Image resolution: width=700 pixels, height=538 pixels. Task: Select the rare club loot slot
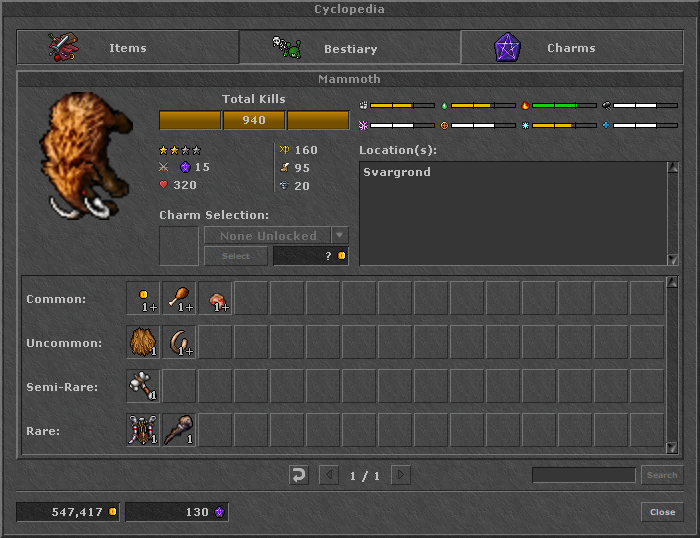click(x=179, y=430)
